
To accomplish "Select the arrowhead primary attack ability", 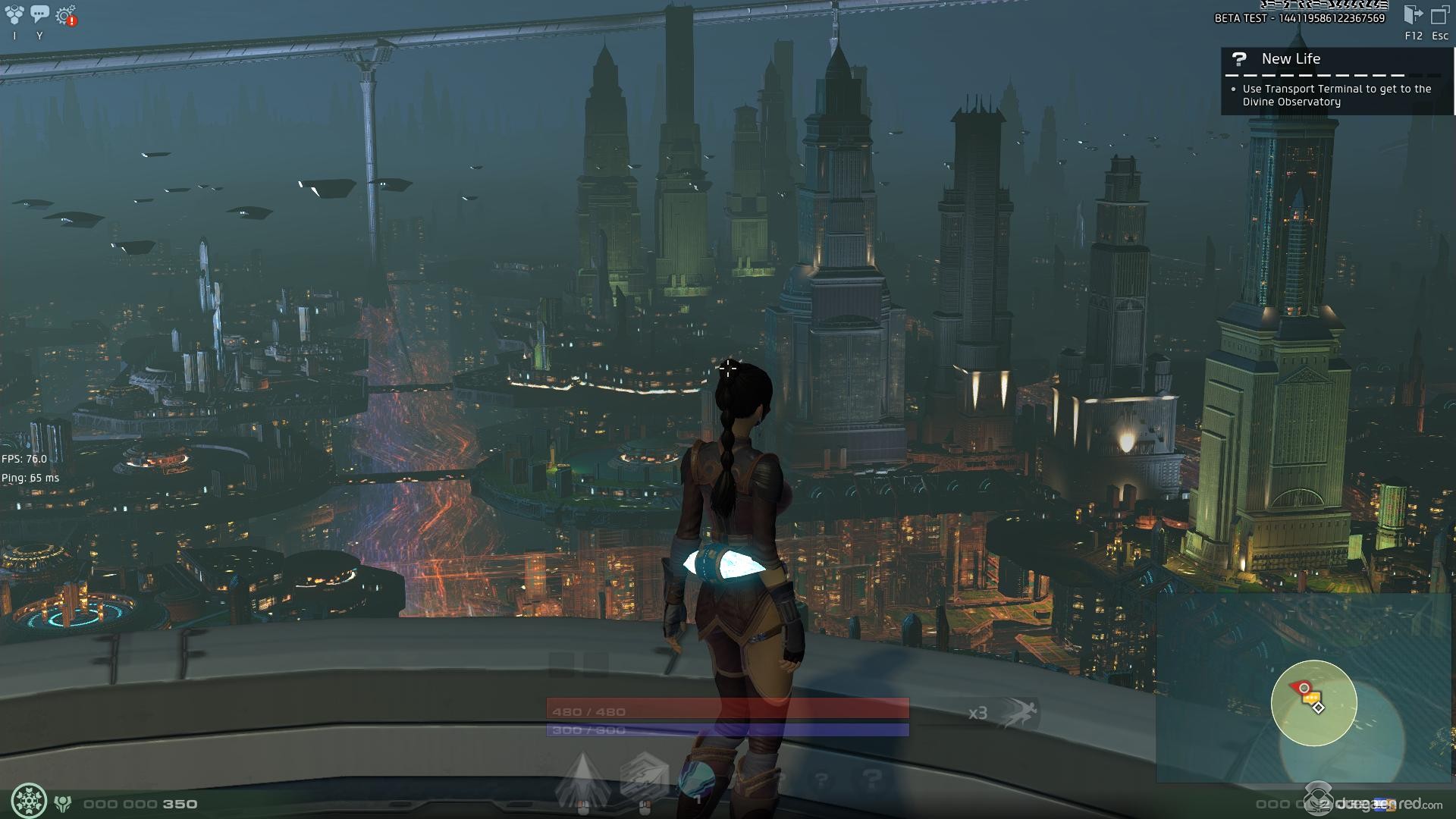I will (x=582, y=779).
